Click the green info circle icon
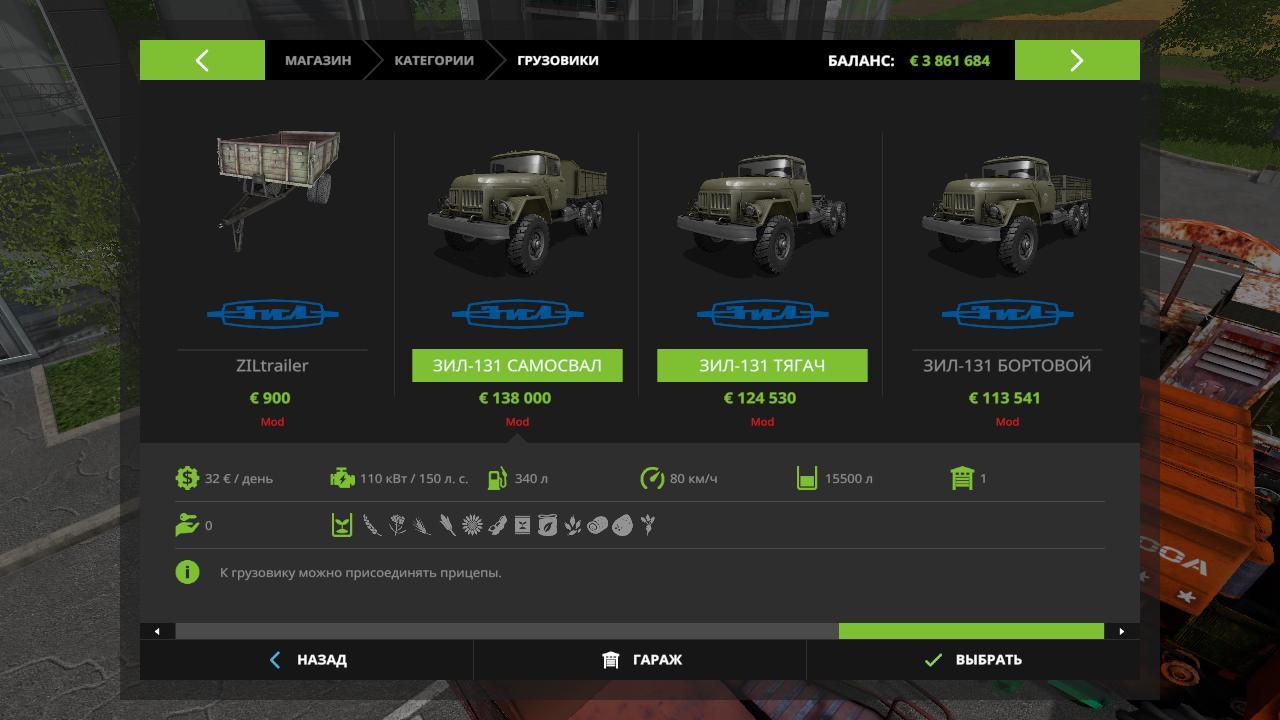The image size is (1280, 720). pyautogui.click(x=189, y=572)
